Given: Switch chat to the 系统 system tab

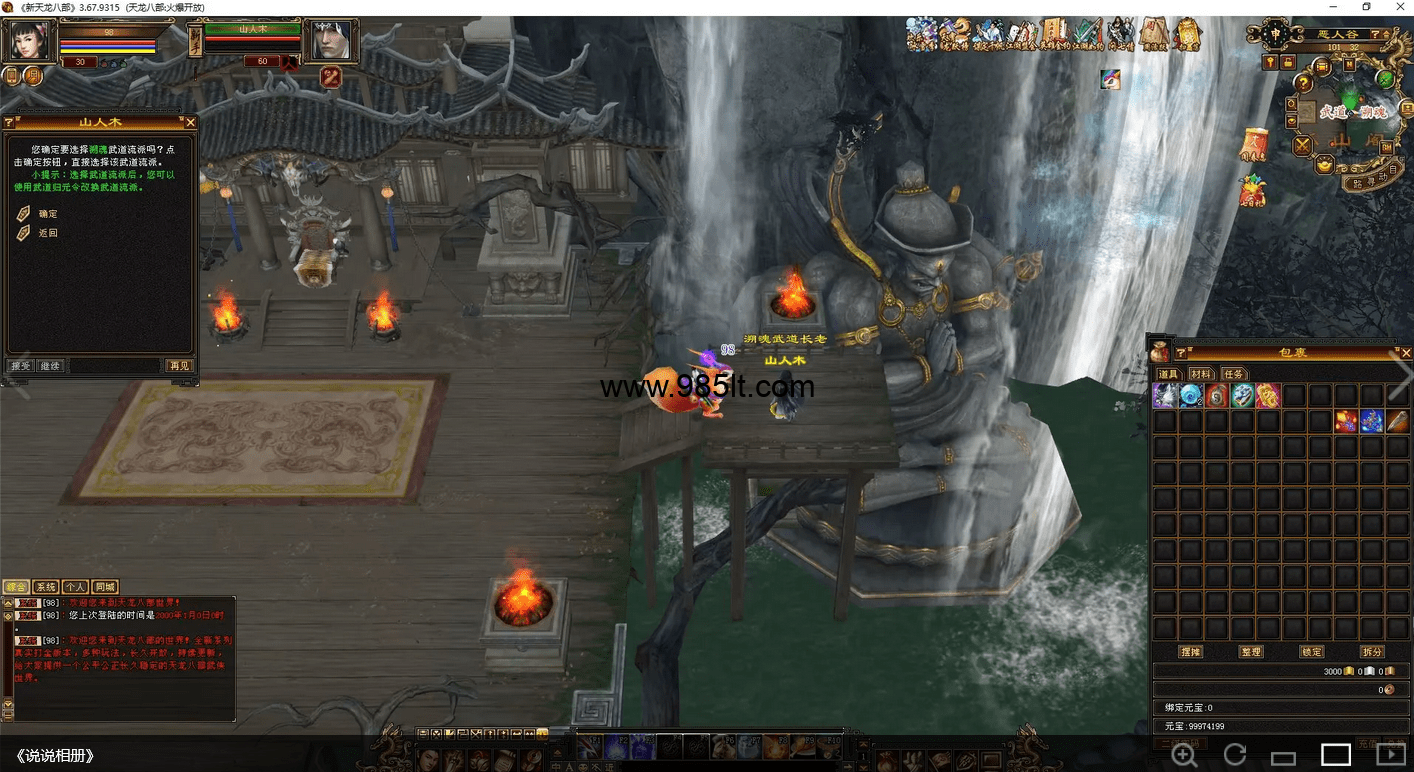Looking at the screenshot, I should 45,587.
